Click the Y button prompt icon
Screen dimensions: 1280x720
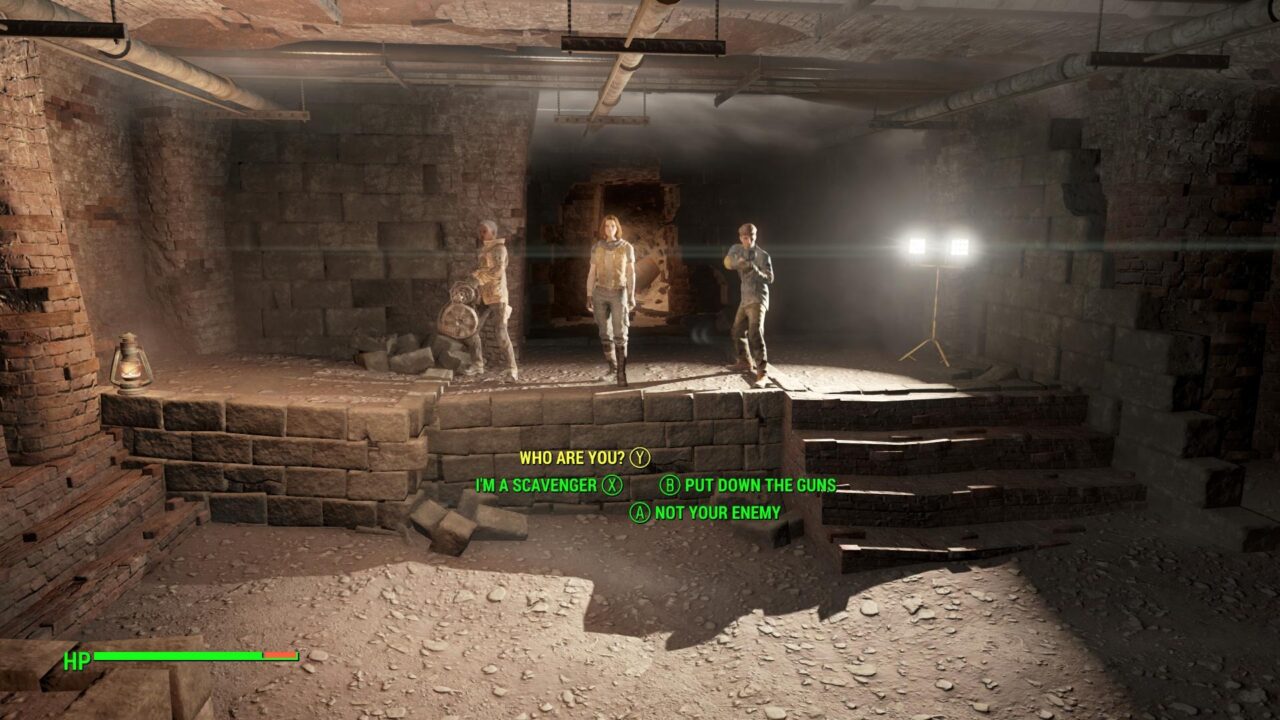point(641,457)
